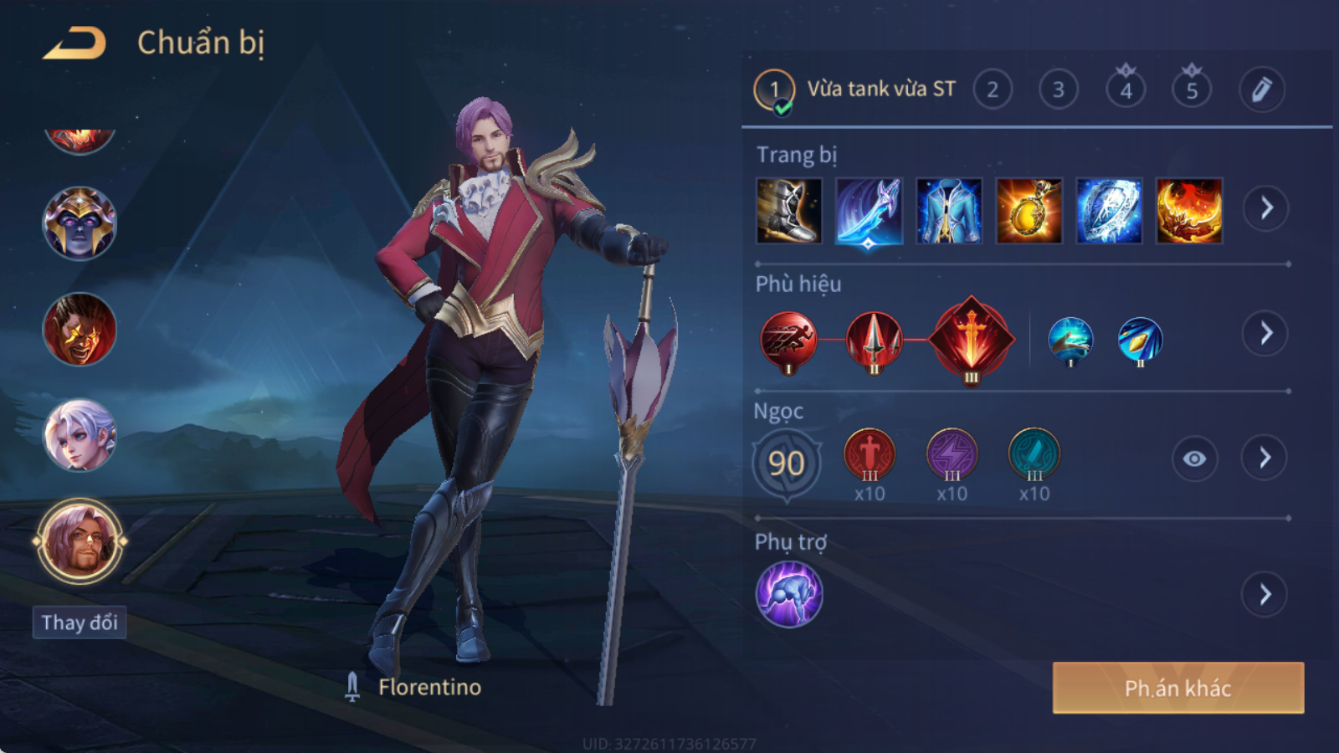This screenshot has height=753, width=1339.
Task: Edit loadout name with pencil icon
Action: 1261,90
